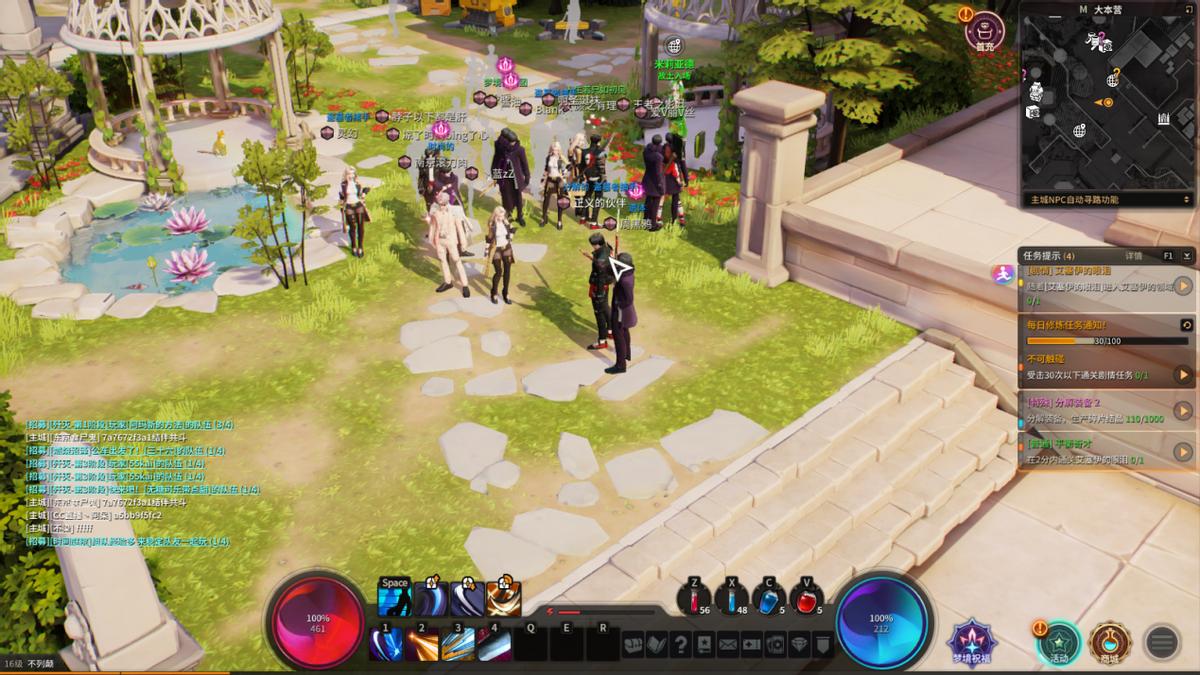This screenshot has width=1200, height=675.
Task: Open the question mark help icon
Action: click(681, 645)
